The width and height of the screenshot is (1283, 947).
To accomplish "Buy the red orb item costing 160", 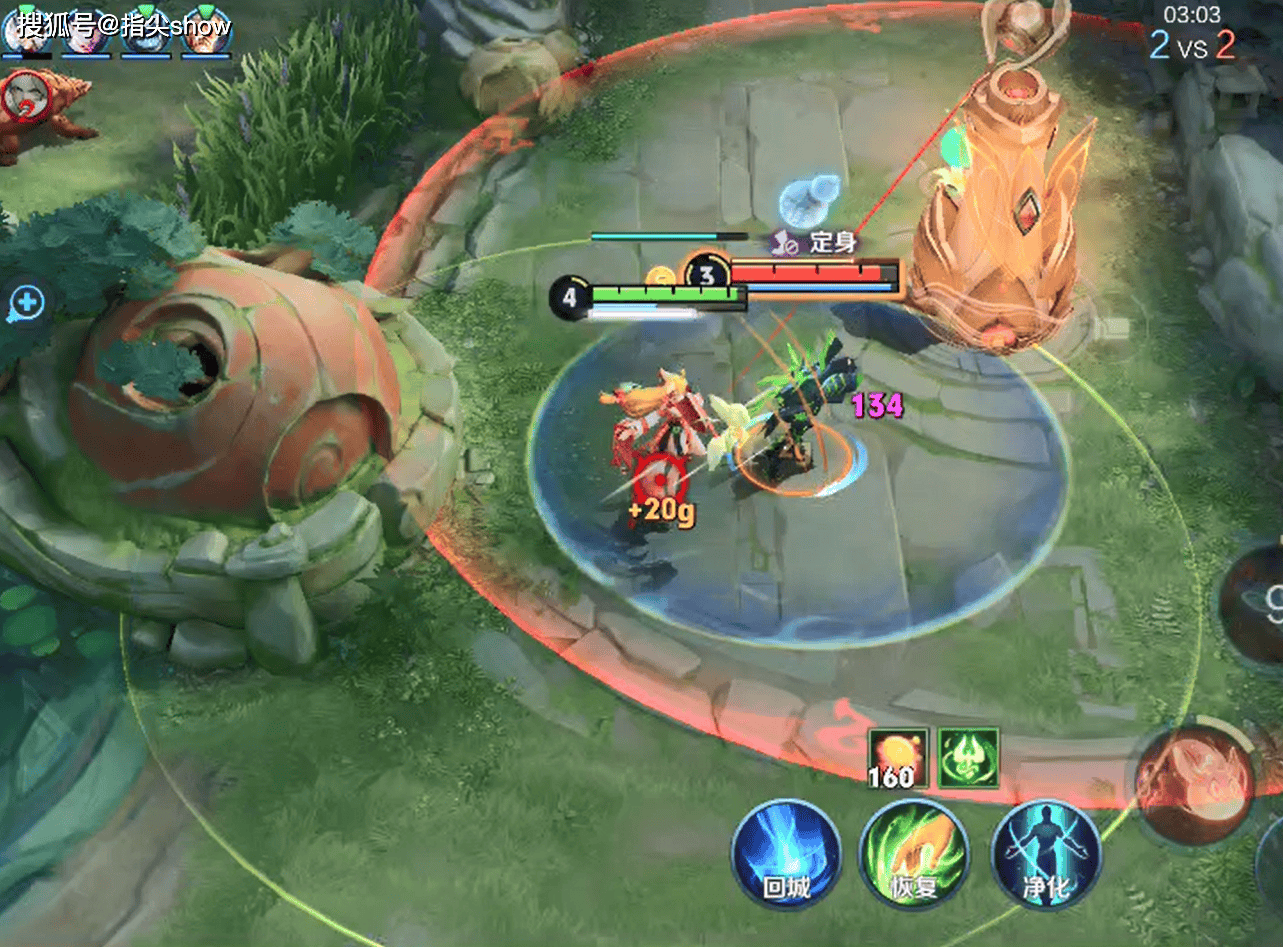I will [897, 757].
